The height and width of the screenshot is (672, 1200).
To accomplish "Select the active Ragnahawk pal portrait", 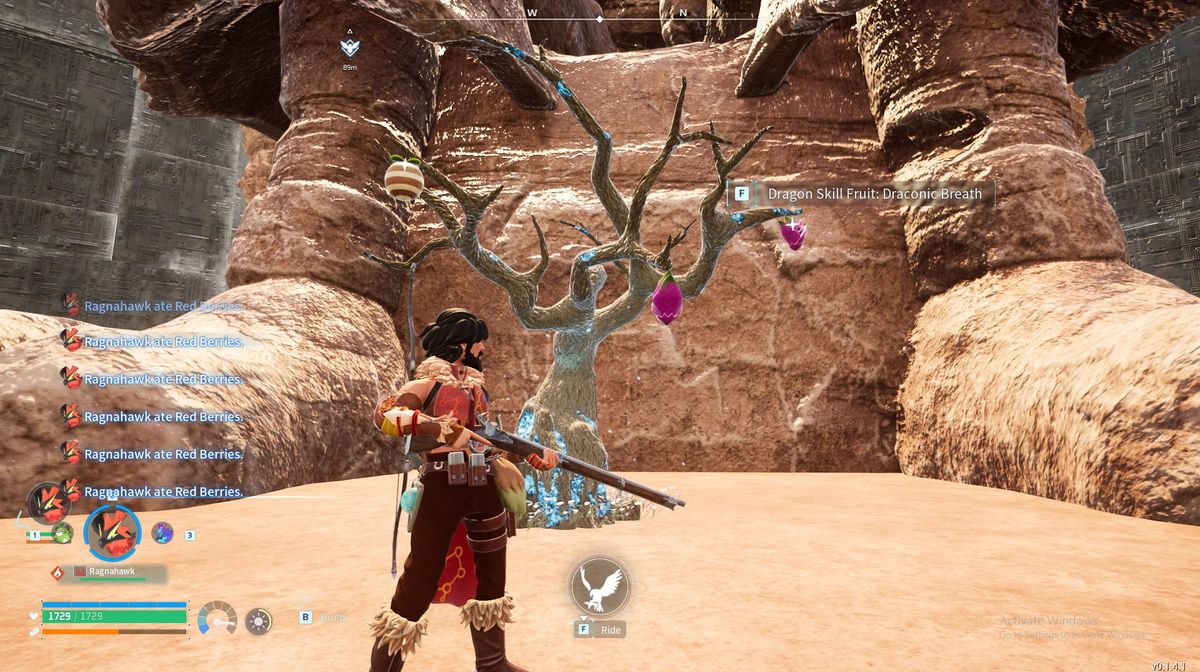I will coord(112,531).
